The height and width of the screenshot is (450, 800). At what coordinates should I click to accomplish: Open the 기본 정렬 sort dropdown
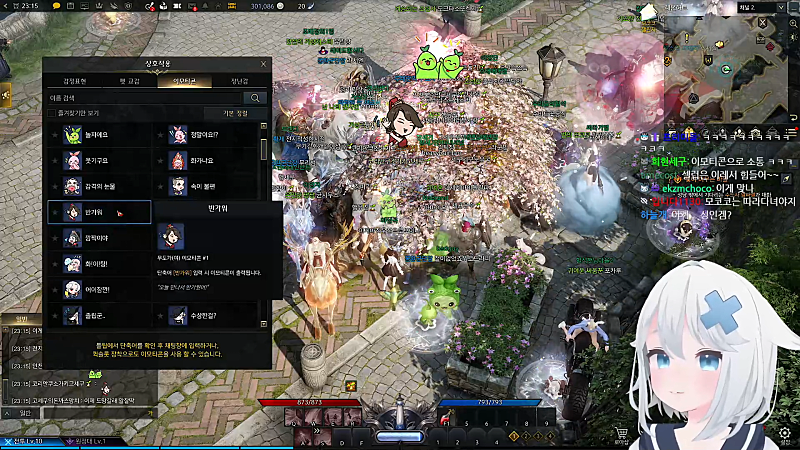[x=233, y=114]
